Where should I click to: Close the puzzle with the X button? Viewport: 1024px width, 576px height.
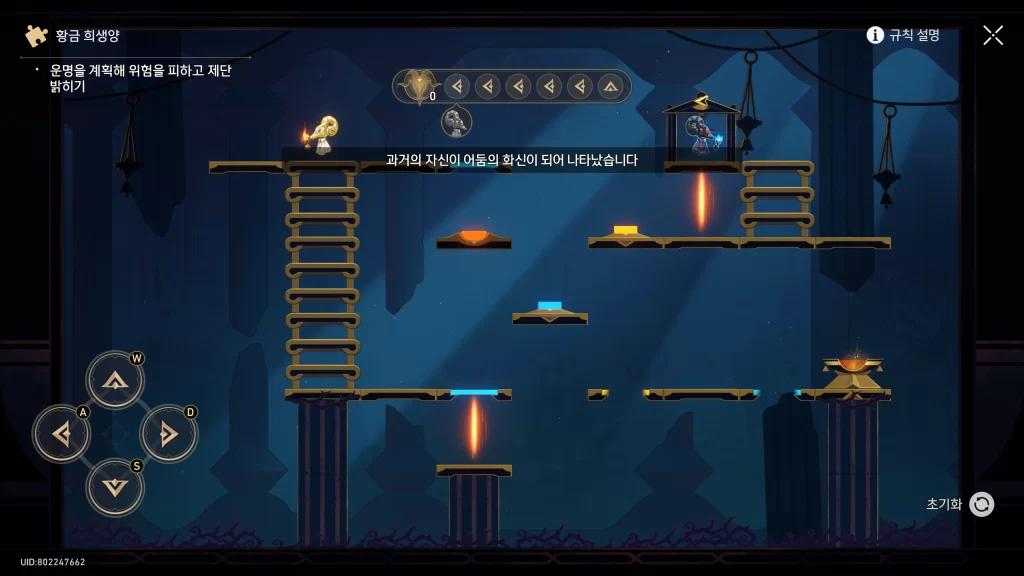click(992, 35)
